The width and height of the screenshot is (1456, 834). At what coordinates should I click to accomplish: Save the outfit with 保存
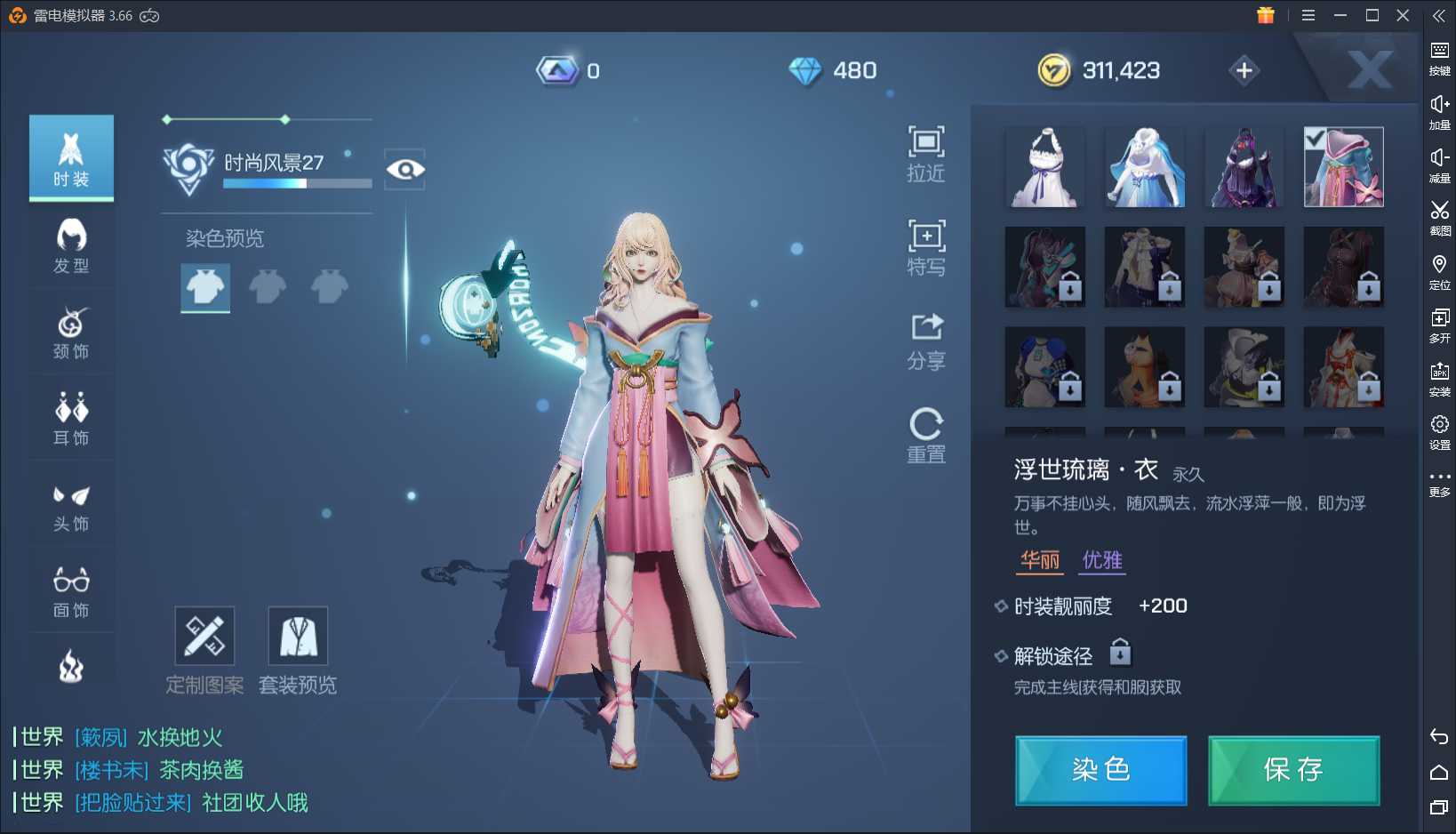(x=1293, y=770)
